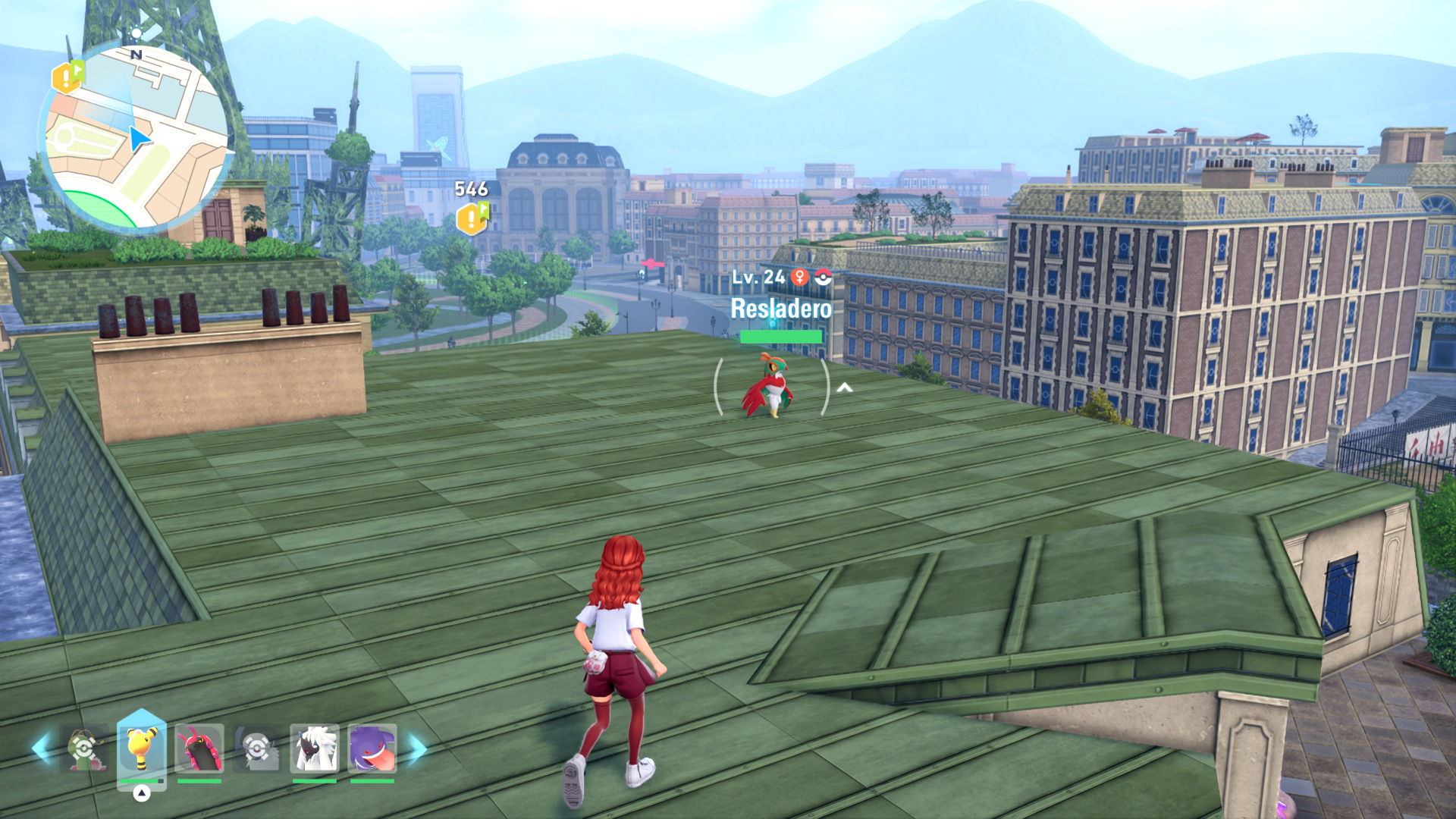1456x819 pixels.
Task: Click the right arrow beside the party bar
Action: click(x=418, y=748)
